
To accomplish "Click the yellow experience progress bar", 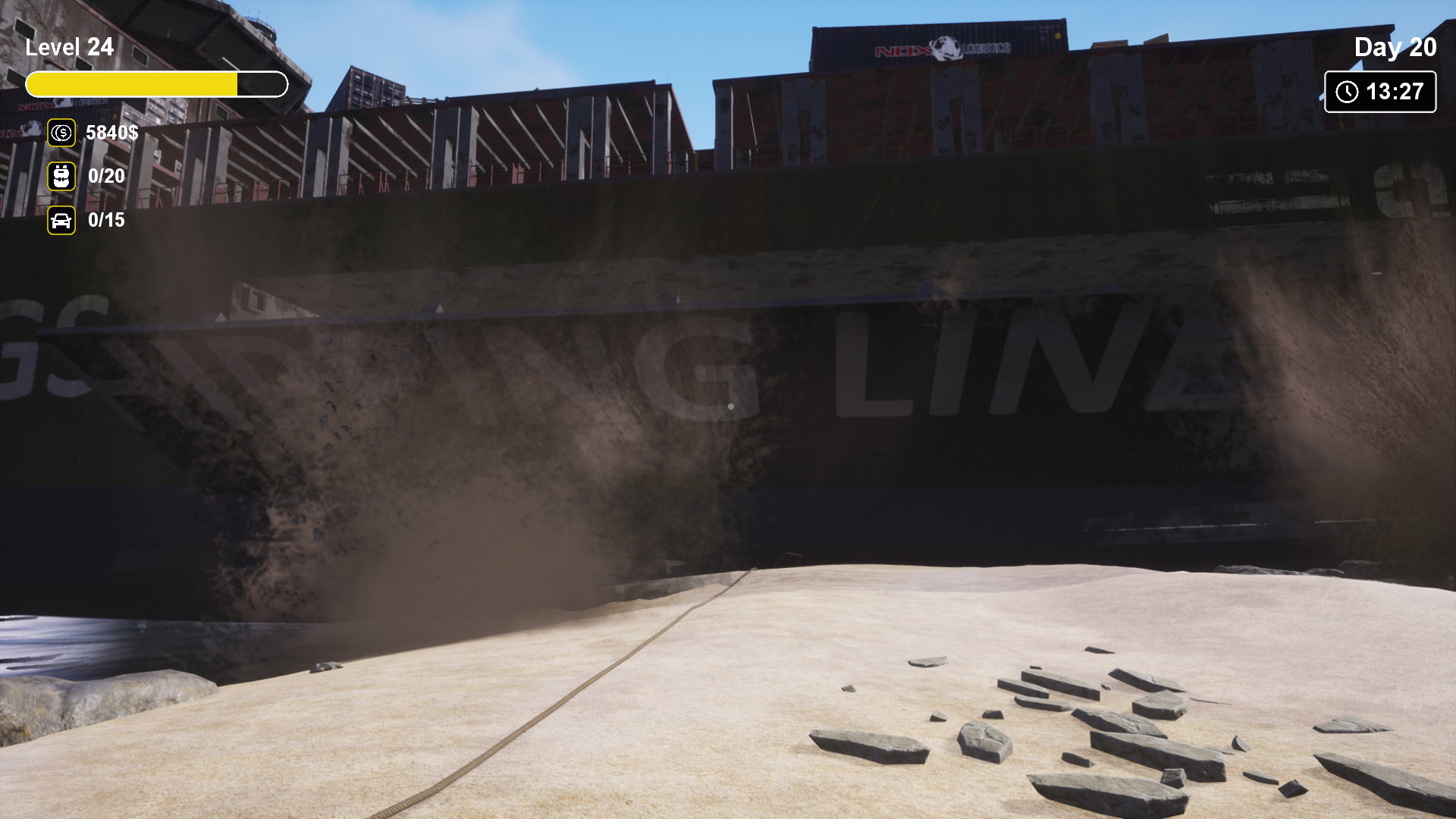I will 157,85.
